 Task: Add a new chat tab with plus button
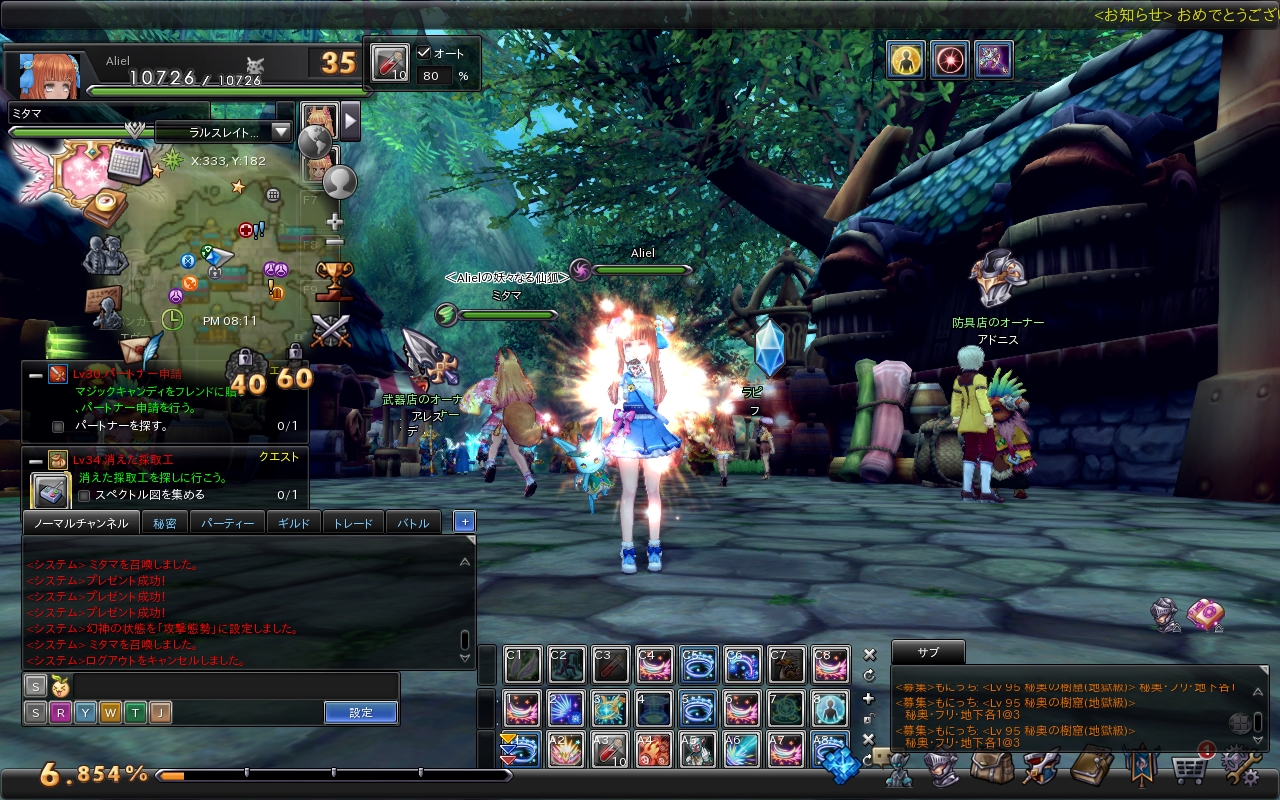[464, 522]
